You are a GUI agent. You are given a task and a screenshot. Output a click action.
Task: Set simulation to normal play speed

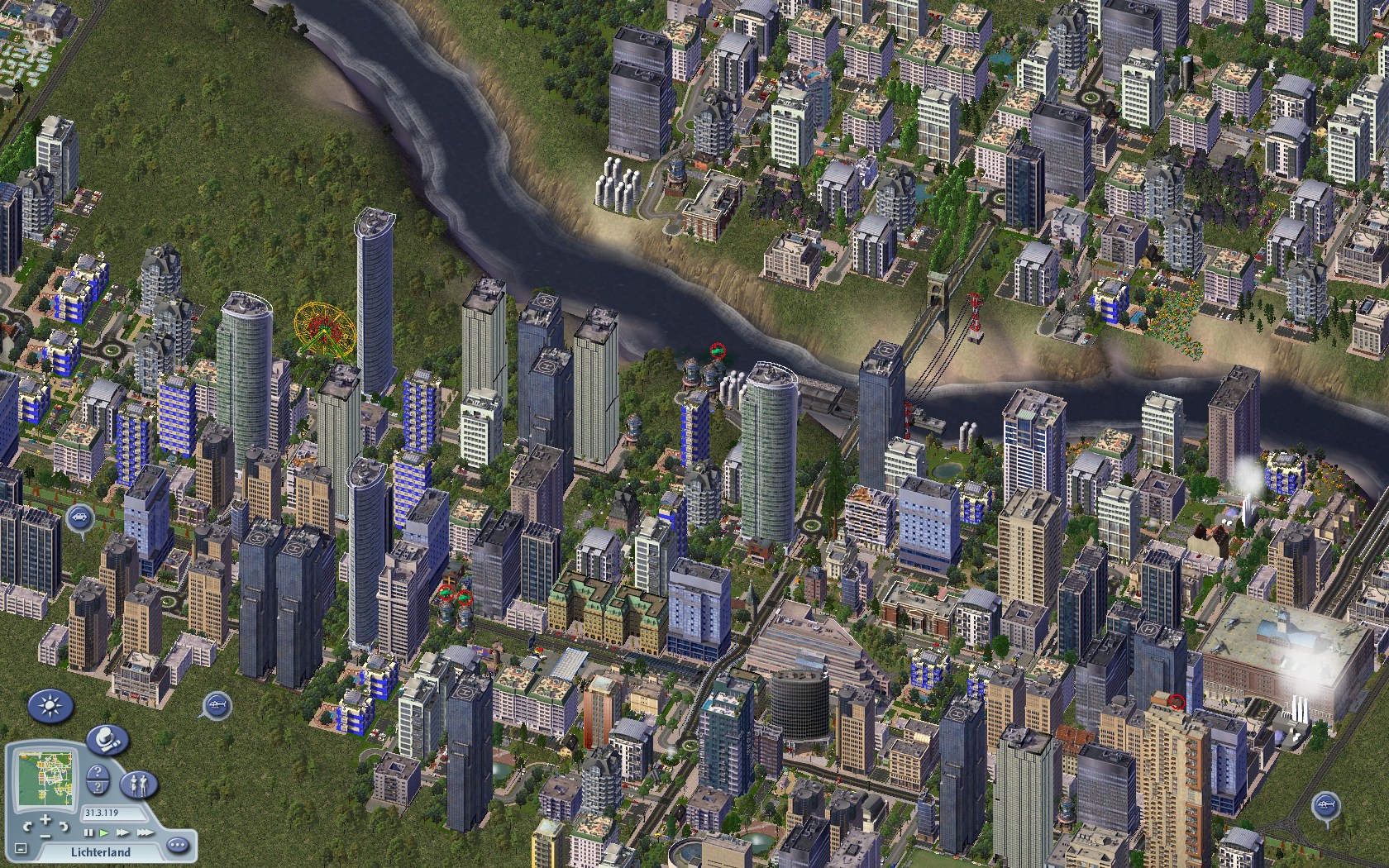coord(105,832)
